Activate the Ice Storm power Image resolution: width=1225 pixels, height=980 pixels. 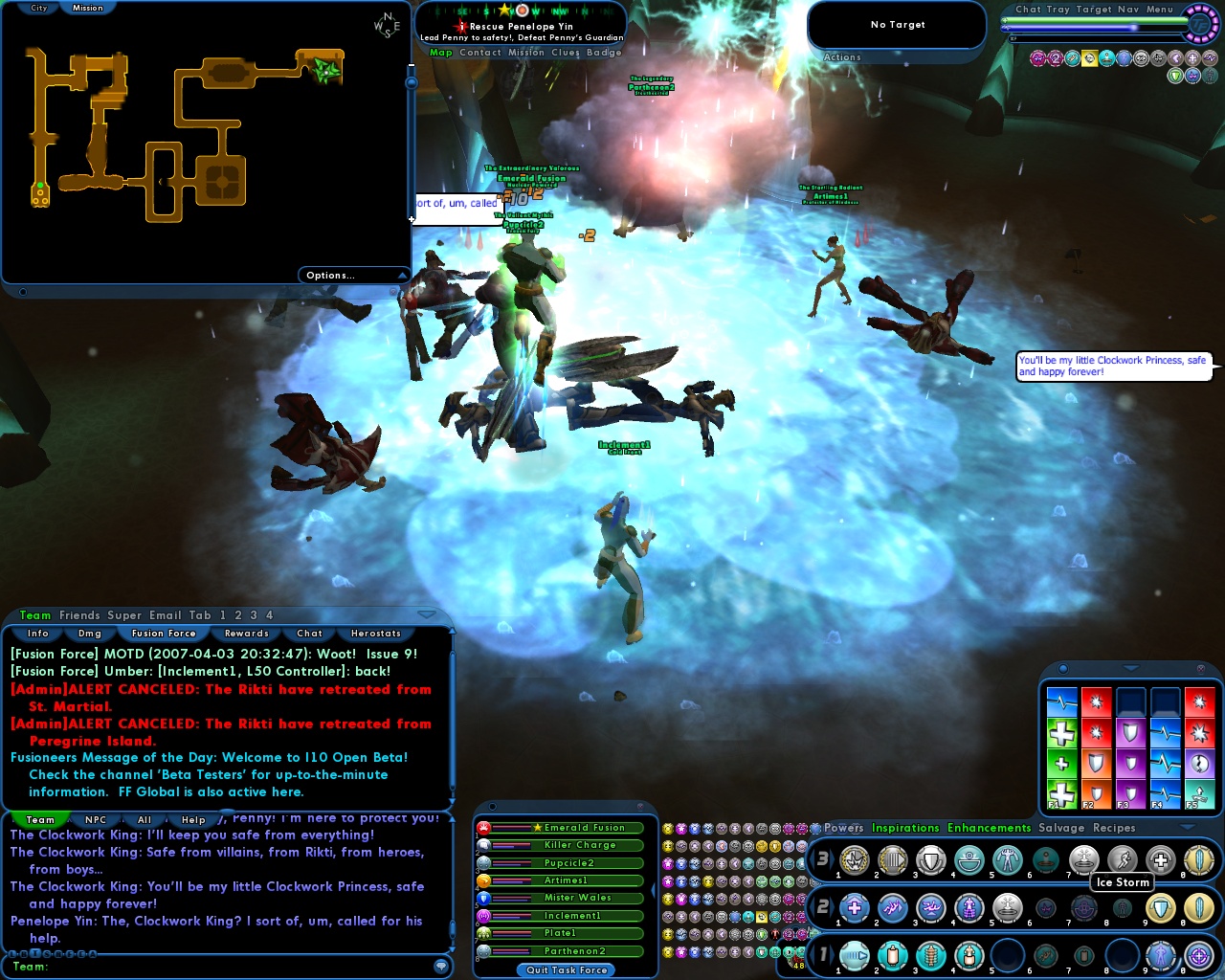click(1084, 859)
